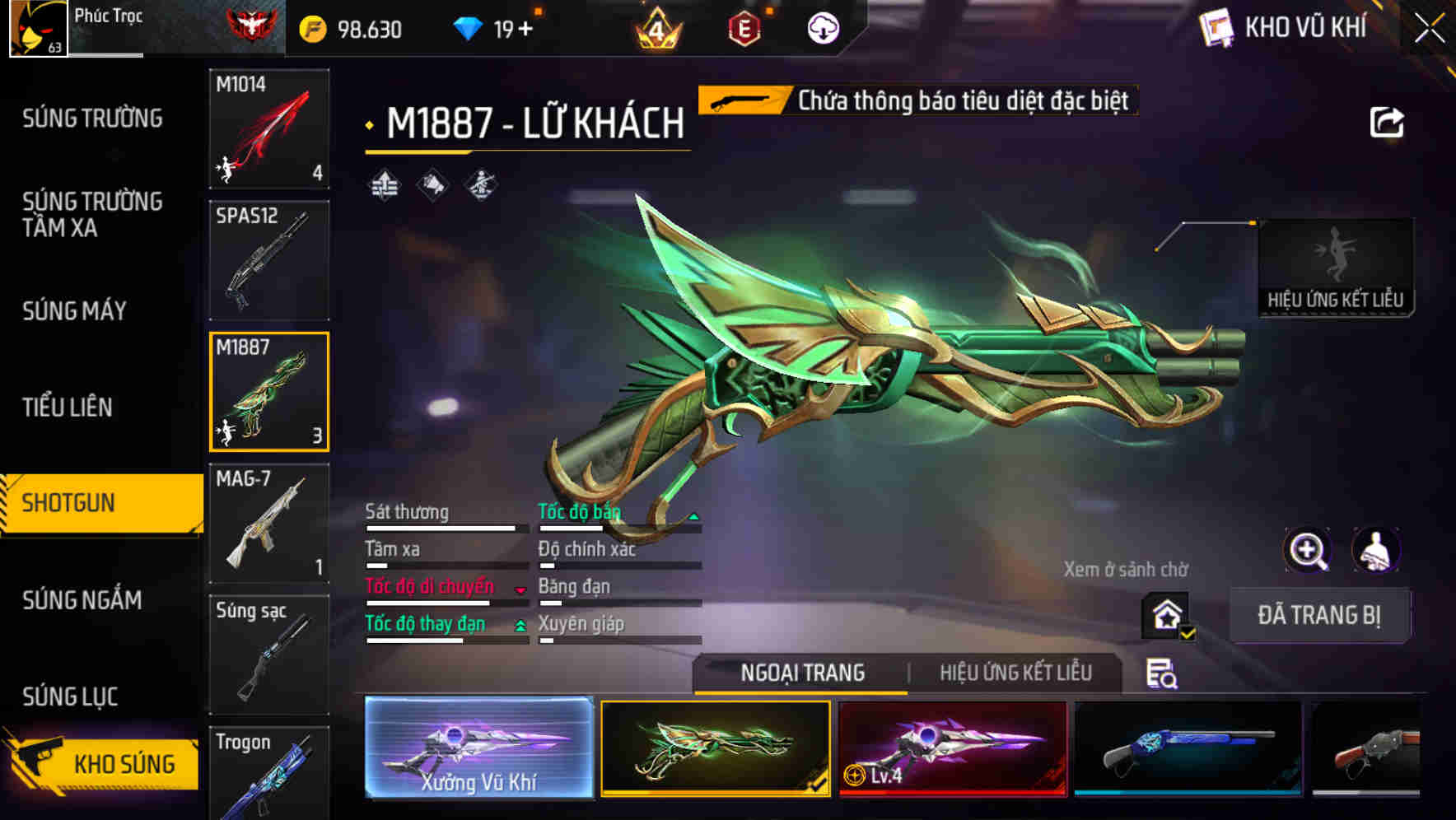The height and width of the screenshot is (820, 1456).
Task: Click the diamond currency icon in top bar
Action: 469,26
